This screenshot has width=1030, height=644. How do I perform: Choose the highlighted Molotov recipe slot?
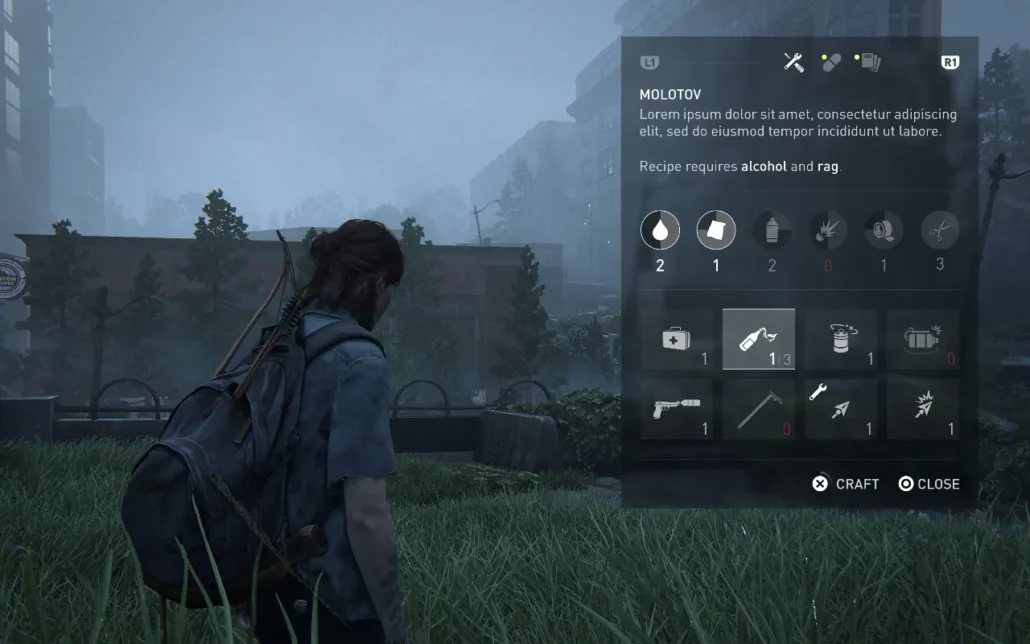(759, 340)
